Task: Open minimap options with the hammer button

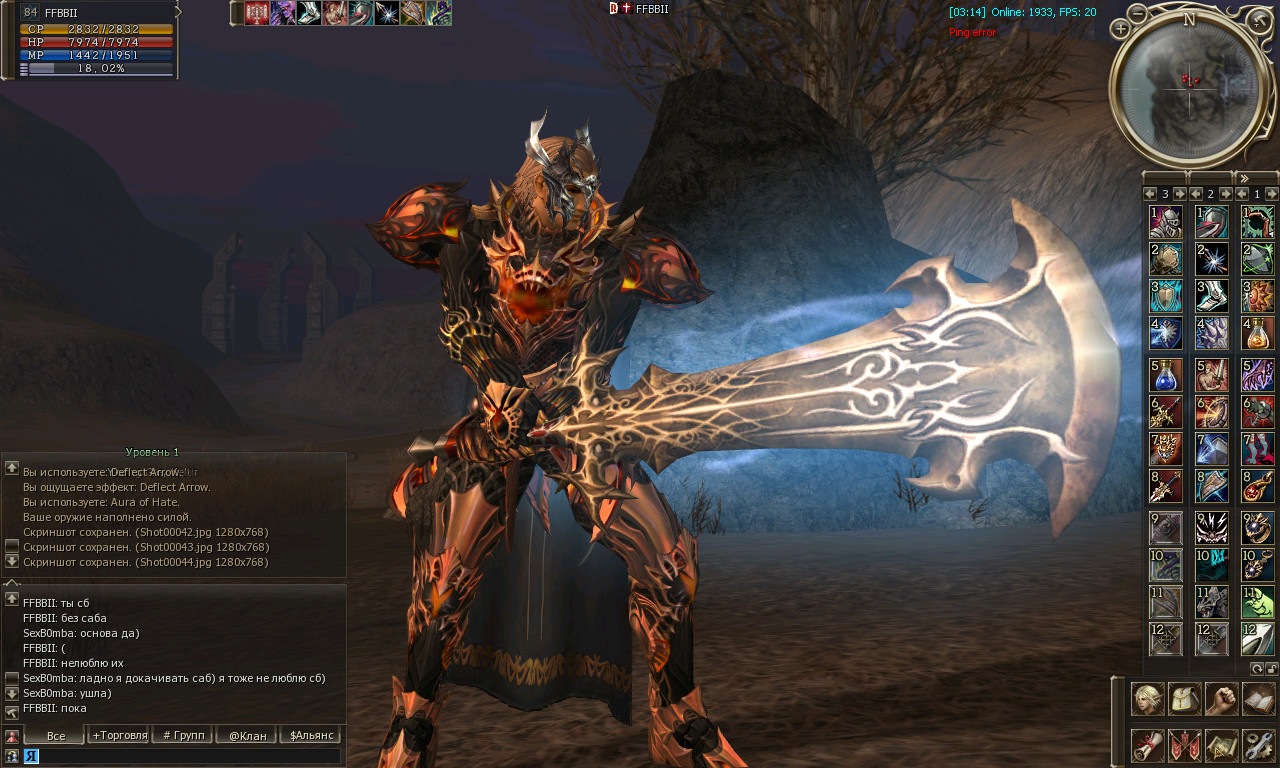Action: pyautogui.click(x=1260, y=20)
